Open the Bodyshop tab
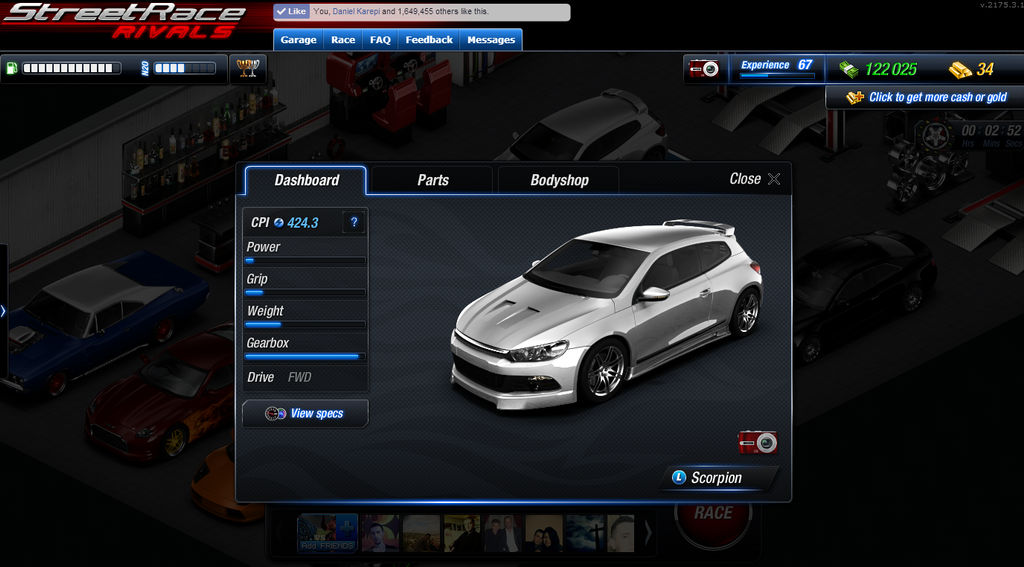 [x=559, y=180]
